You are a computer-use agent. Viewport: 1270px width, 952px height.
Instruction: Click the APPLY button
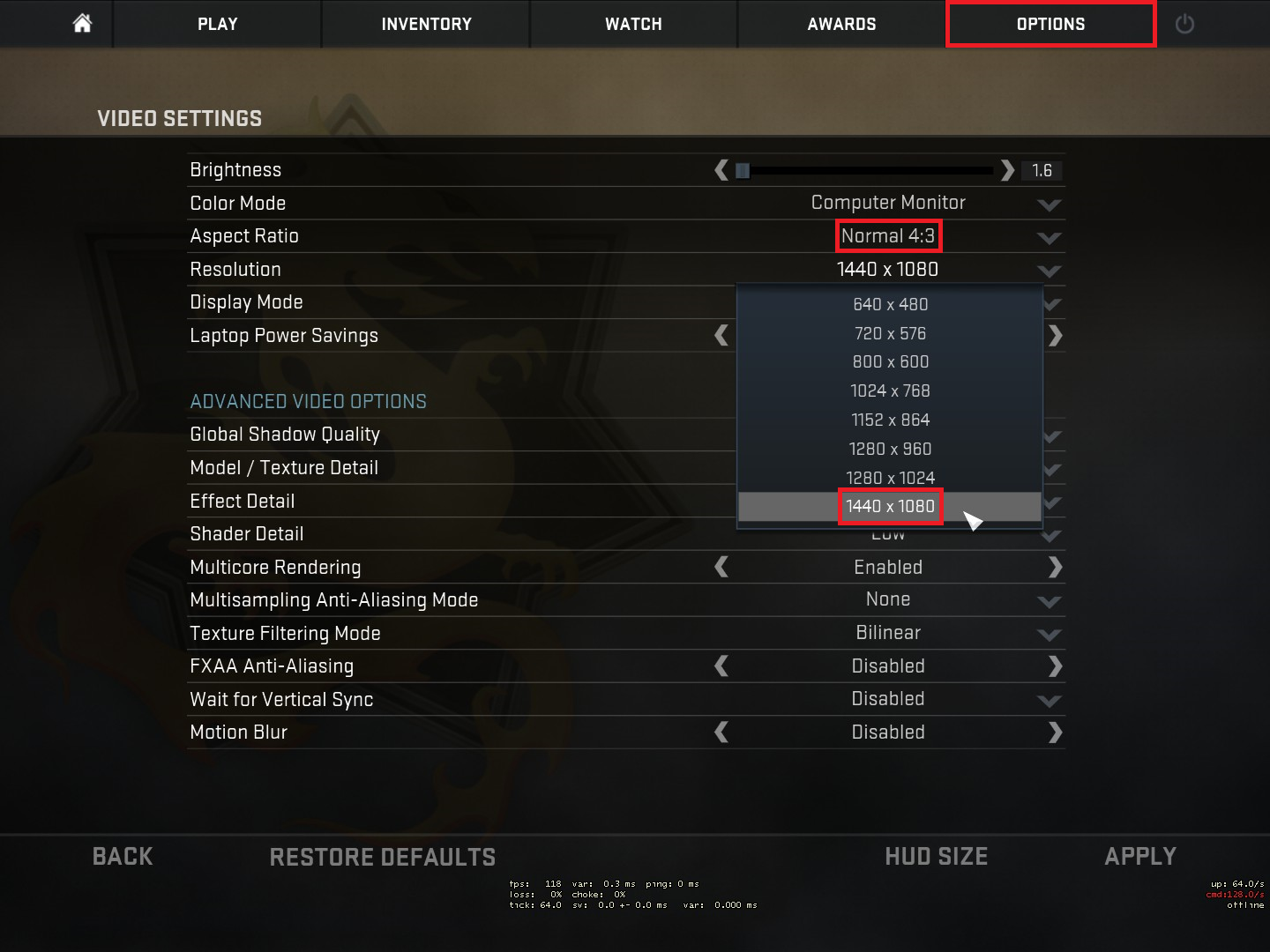(x=1140, y=856)
